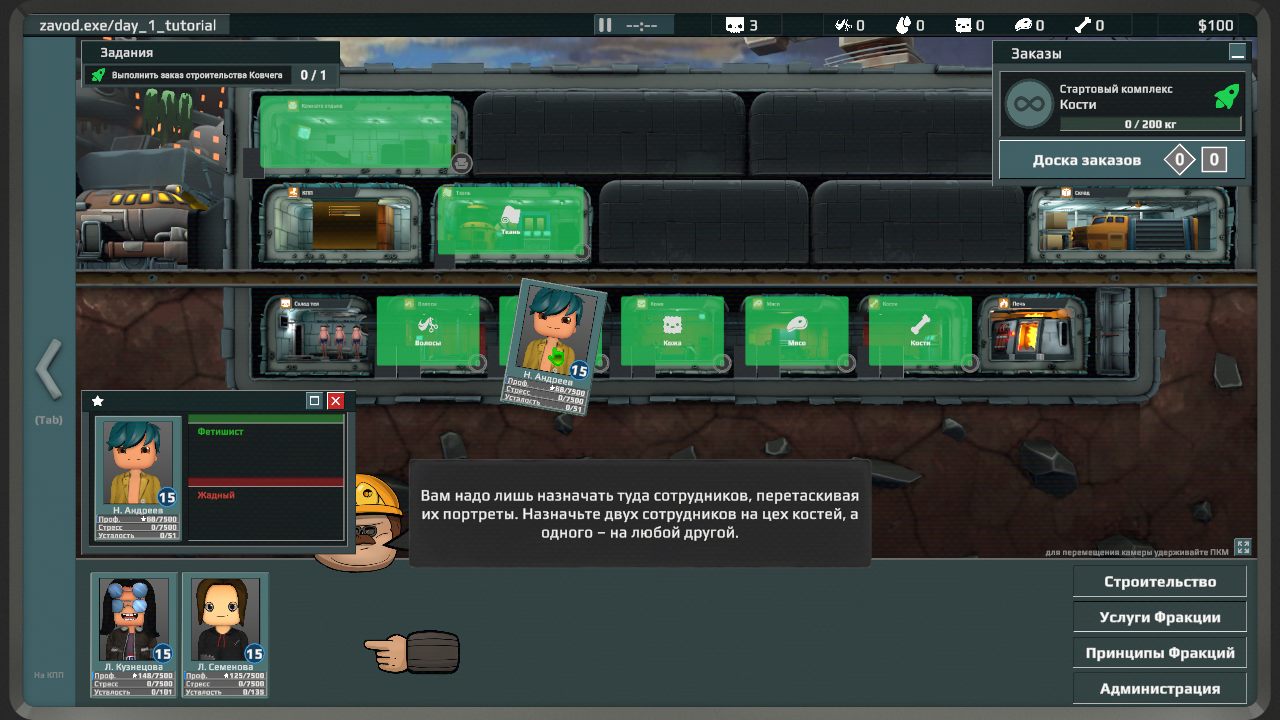Click the left arrow Tab panel toggle

click(x=48, y=370)
